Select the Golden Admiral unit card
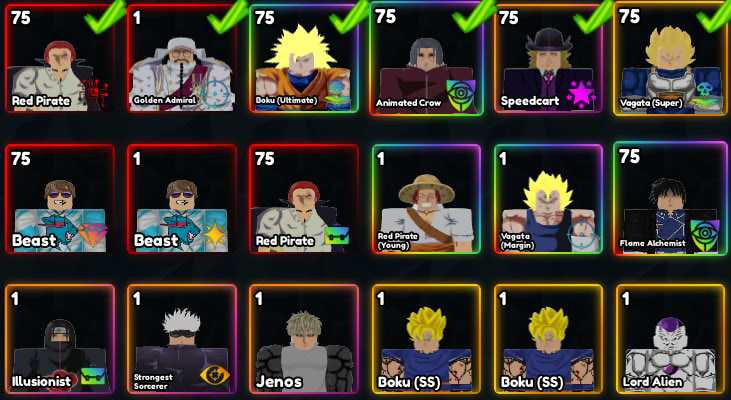 [x=182, y=60]
